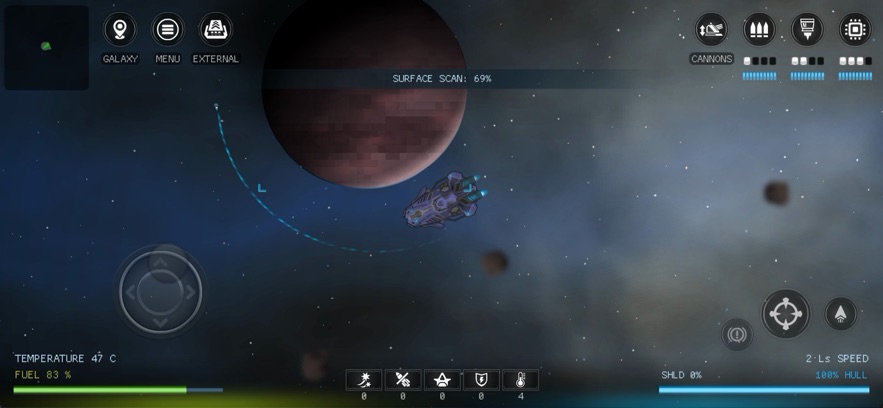Switch to the External view

coord(216,30)
